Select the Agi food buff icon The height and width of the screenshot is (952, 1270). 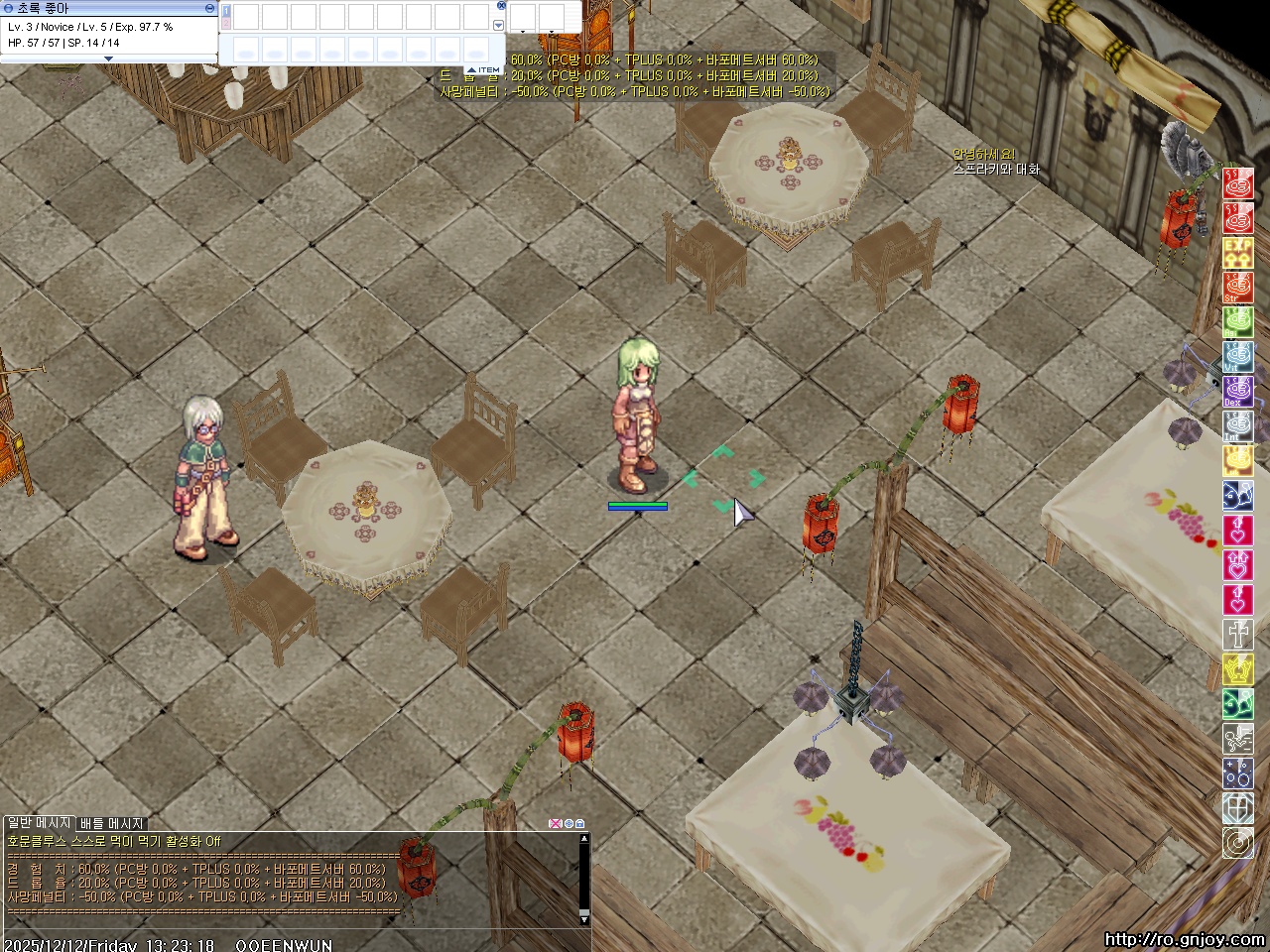[1237, 321]
